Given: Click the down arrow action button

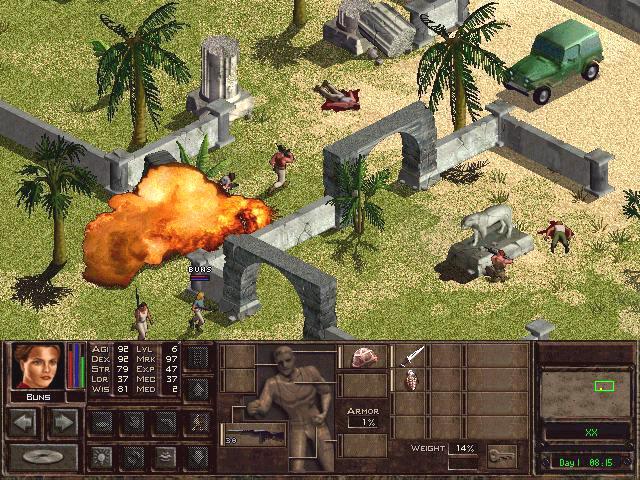Looking at the screenshot, I should pos(197,457).
